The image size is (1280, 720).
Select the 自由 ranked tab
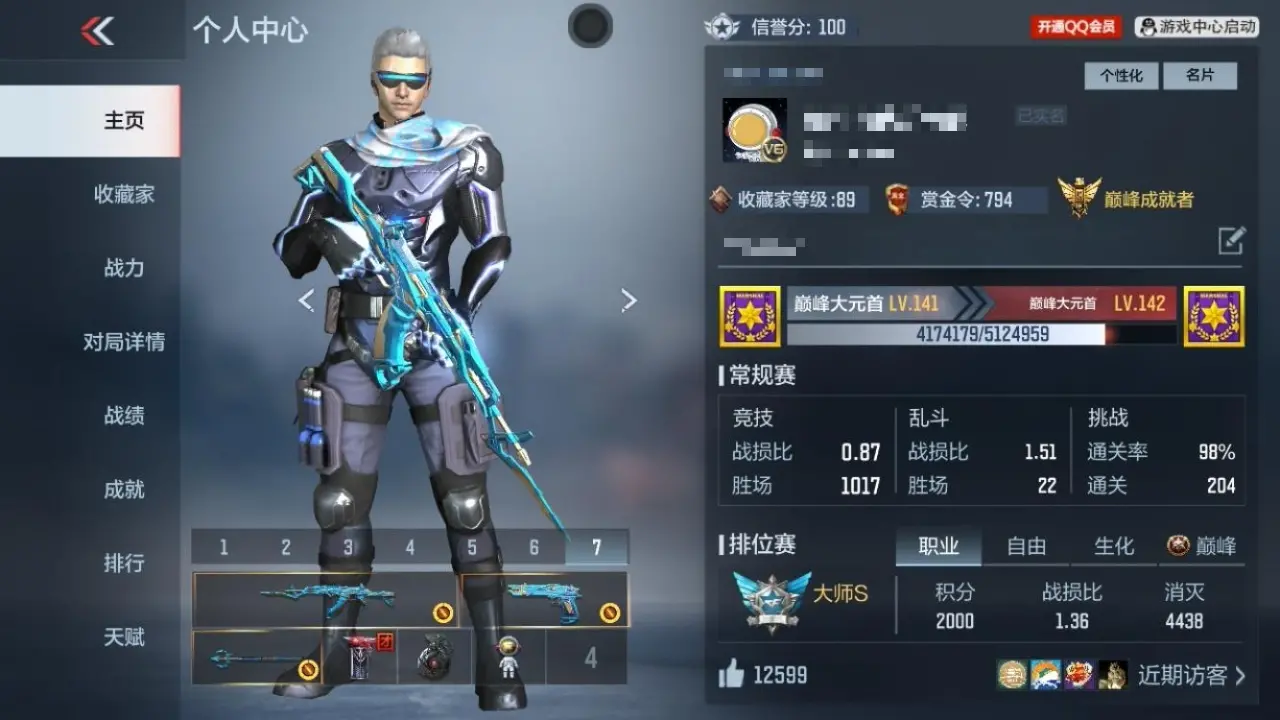[1026, 546]
